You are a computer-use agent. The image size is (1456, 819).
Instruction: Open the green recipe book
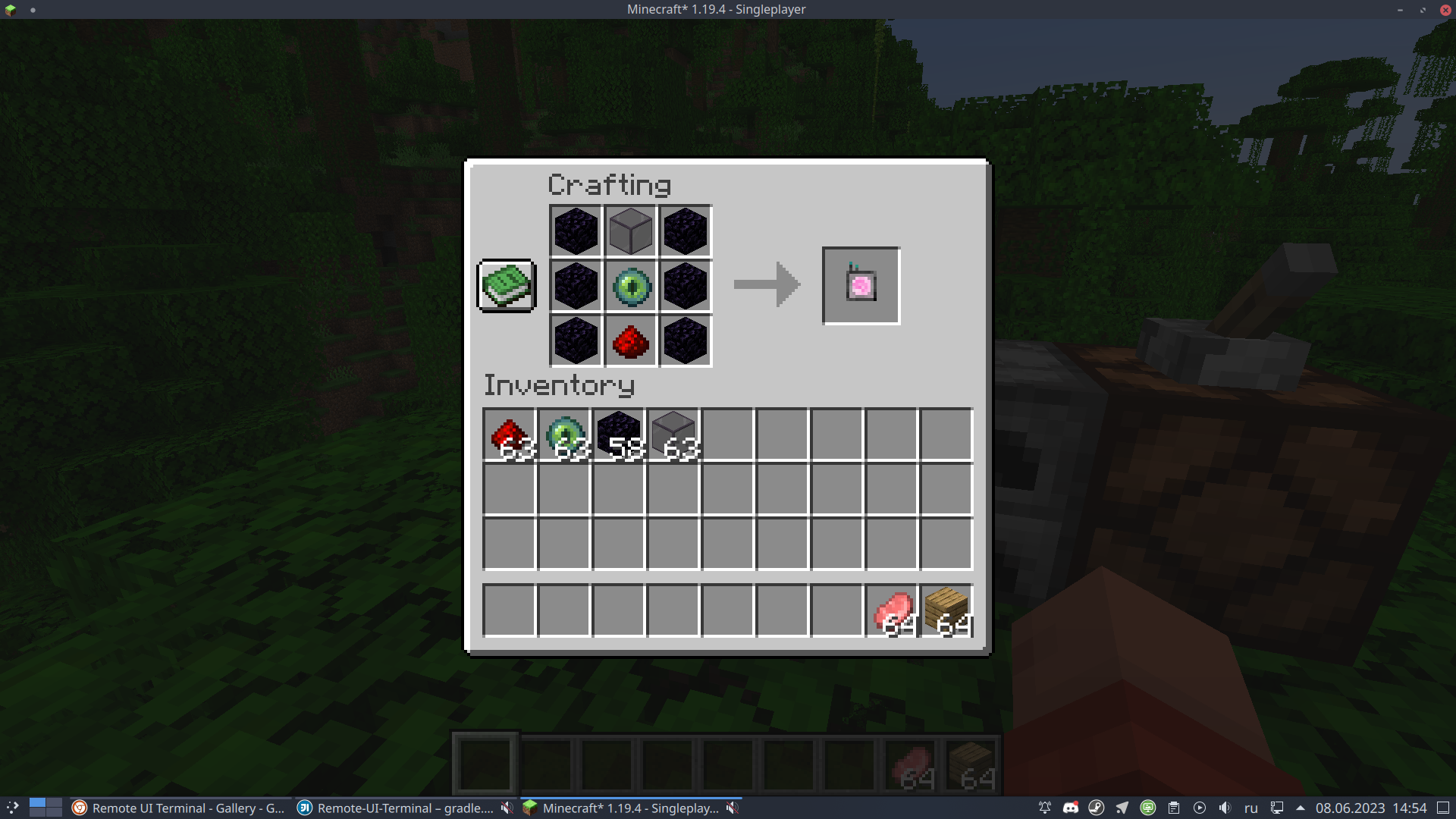pos(506,286)
